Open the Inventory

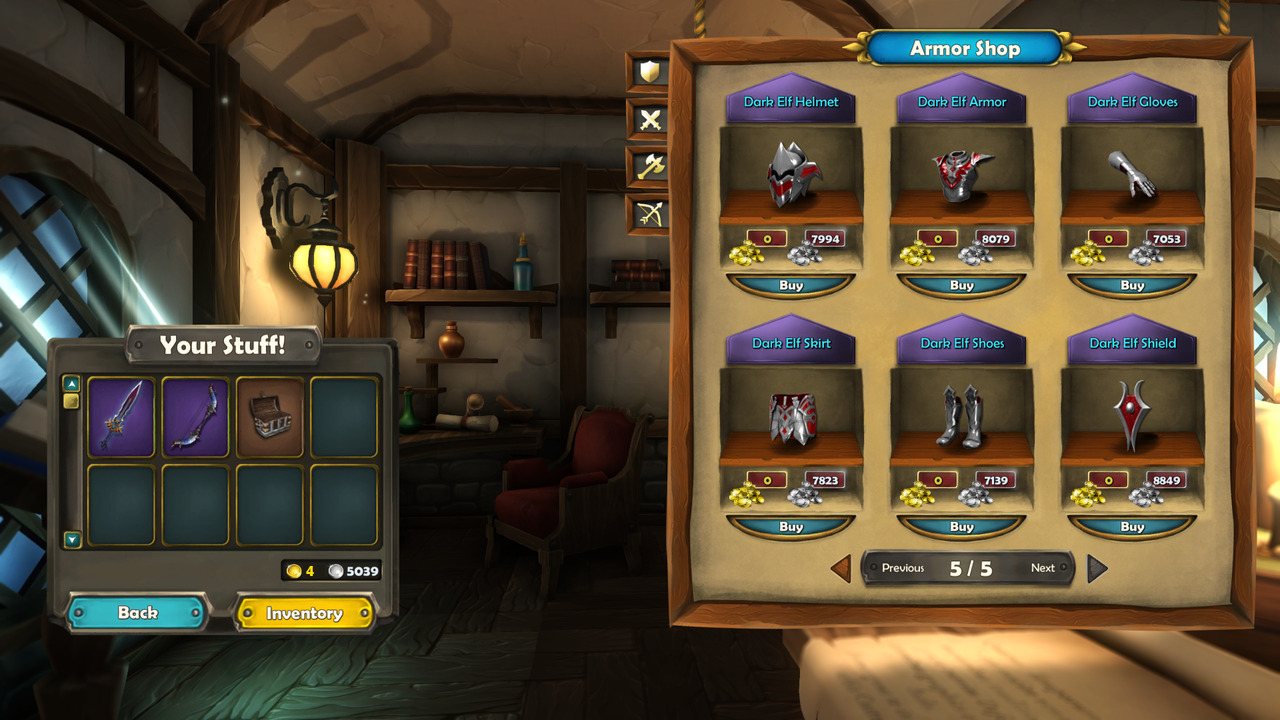click(304, 613)
